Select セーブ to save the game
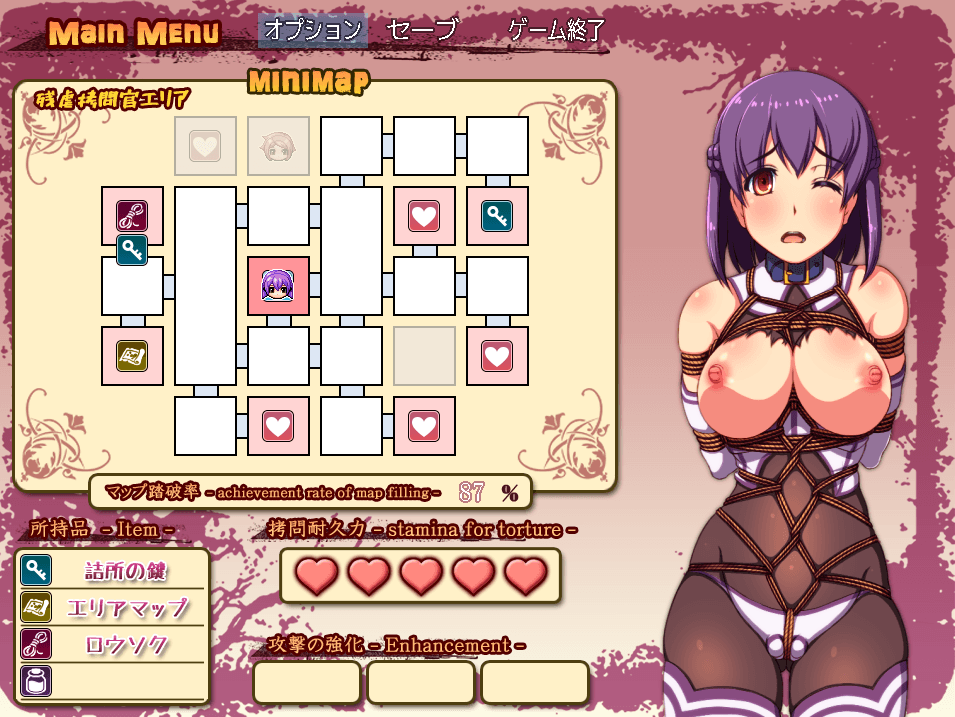 coord(421,30)
